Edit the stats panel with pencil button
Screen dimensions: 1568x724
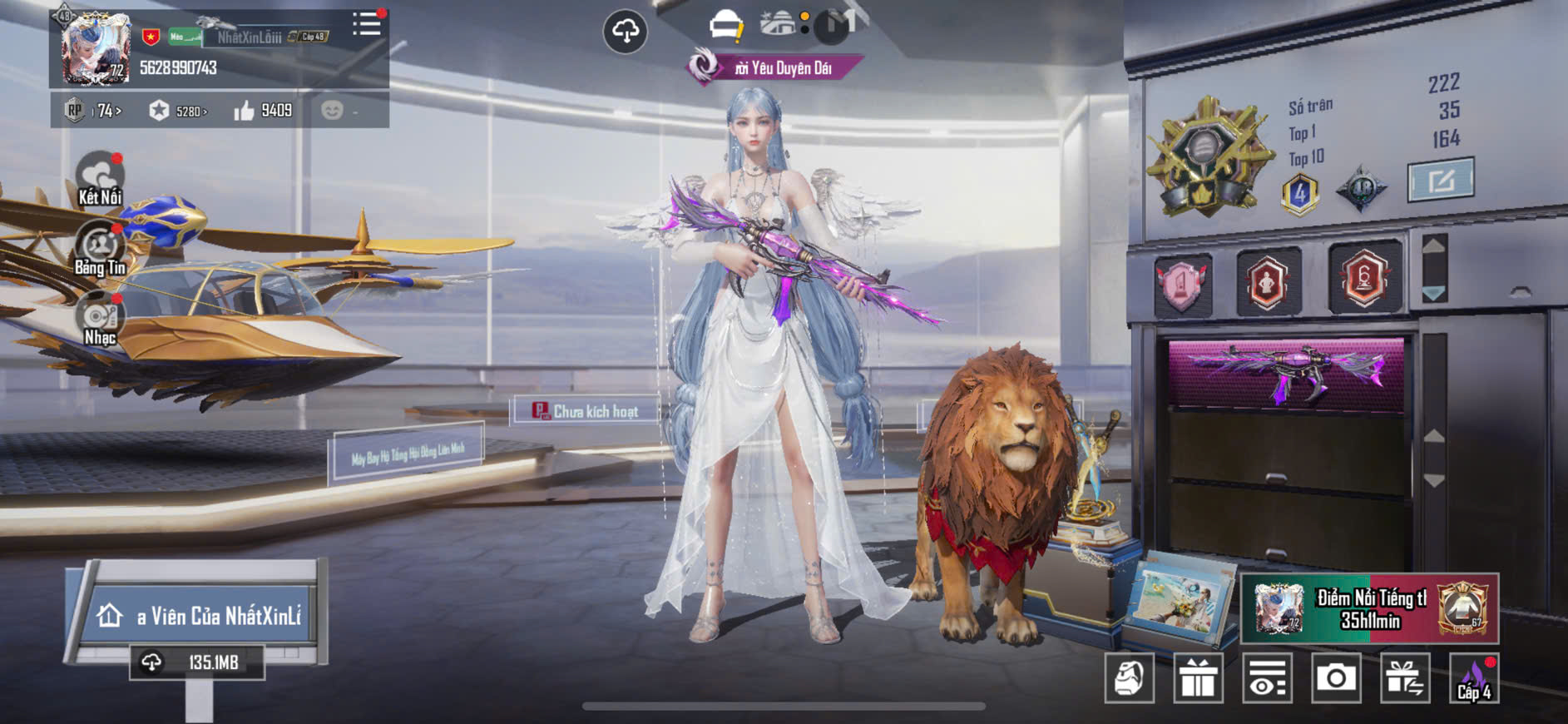(1441, 180)
